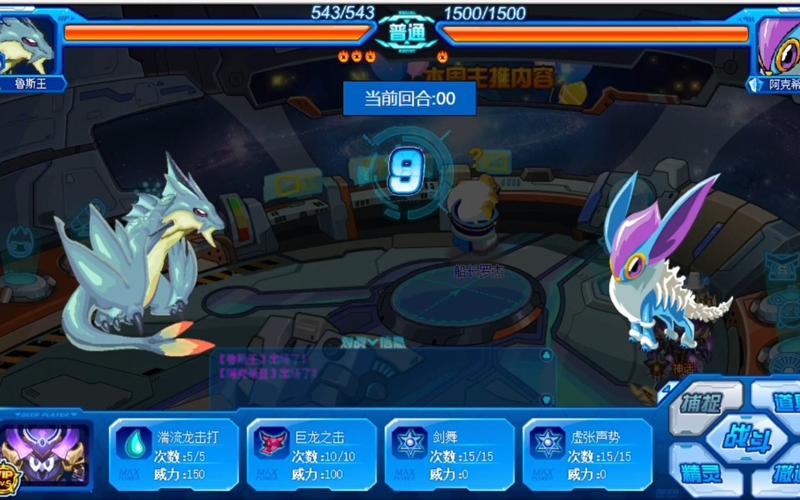The height and width of the screenshot is (500, 800).
Task: Activate the 虚张声势 skill
Action: click(587, 453)
